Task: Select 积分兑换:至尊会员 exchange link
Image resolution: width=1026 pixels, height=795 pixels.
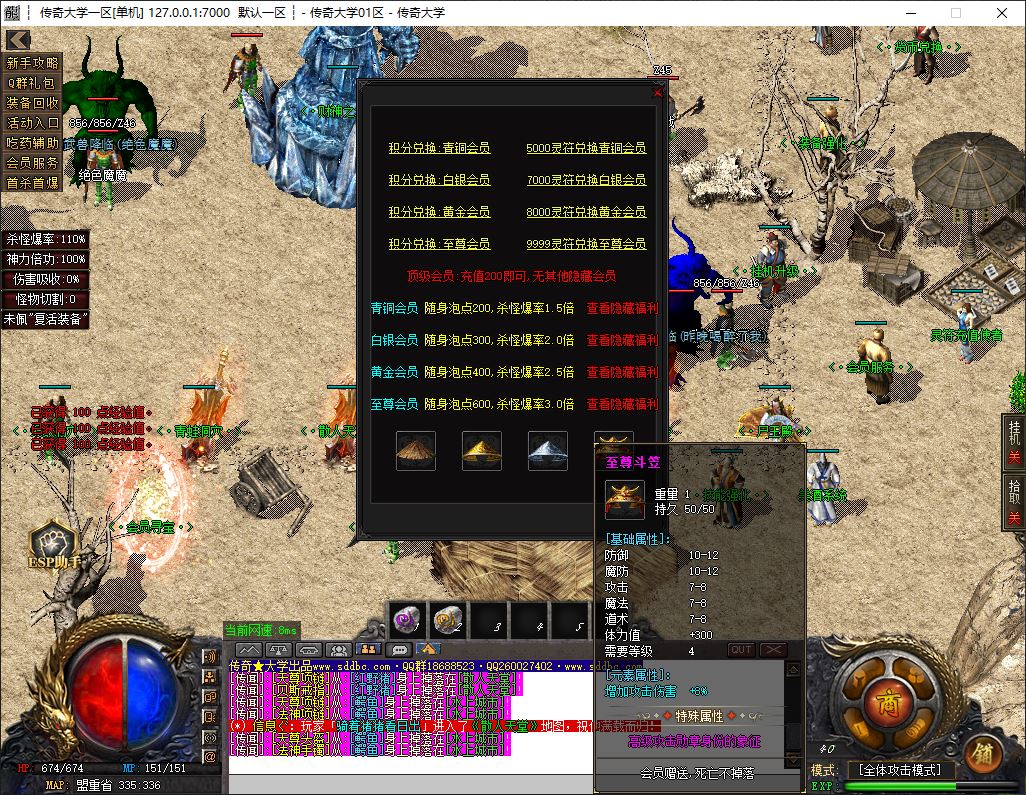Action: 439,244
